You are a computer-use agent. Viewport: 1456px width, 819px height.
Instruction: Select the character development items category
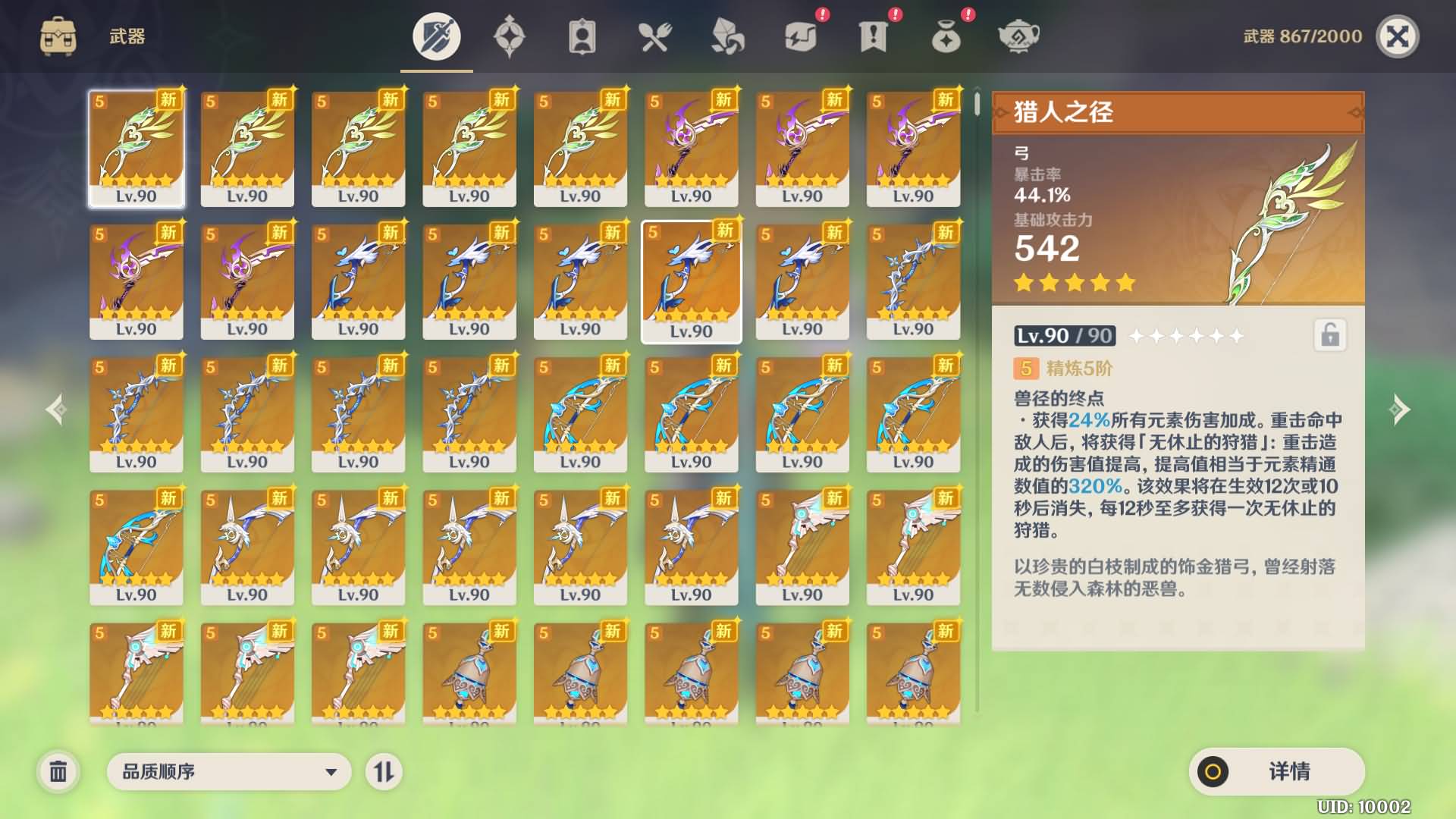[582, 36]
